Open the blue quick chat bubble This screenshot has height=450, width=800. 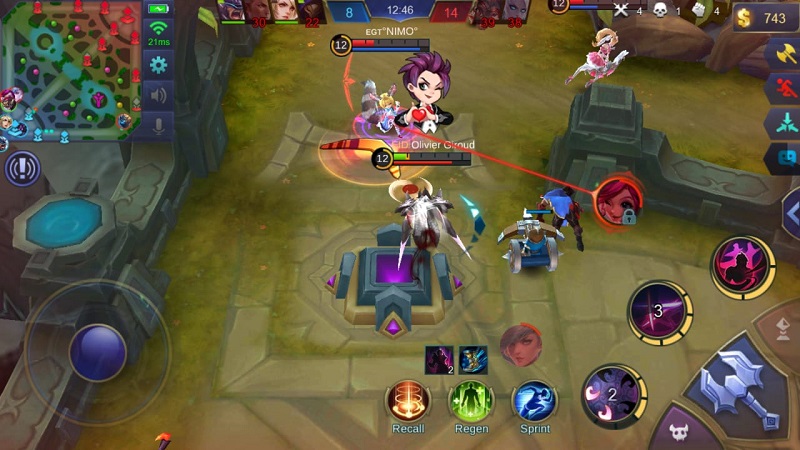[784, 158]
